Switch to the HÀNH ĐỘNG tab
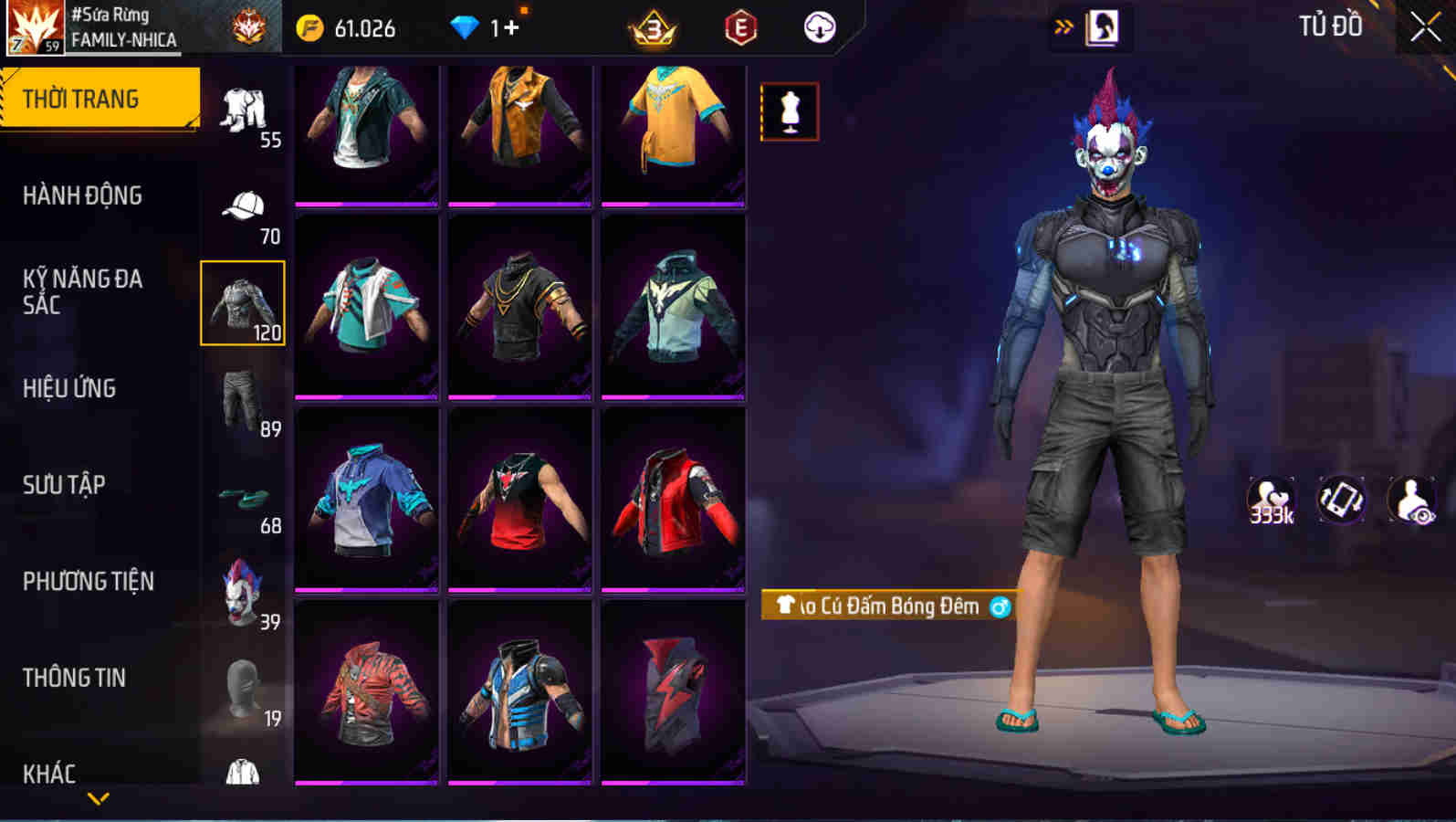1456x822 pixels. click(82, 195)
